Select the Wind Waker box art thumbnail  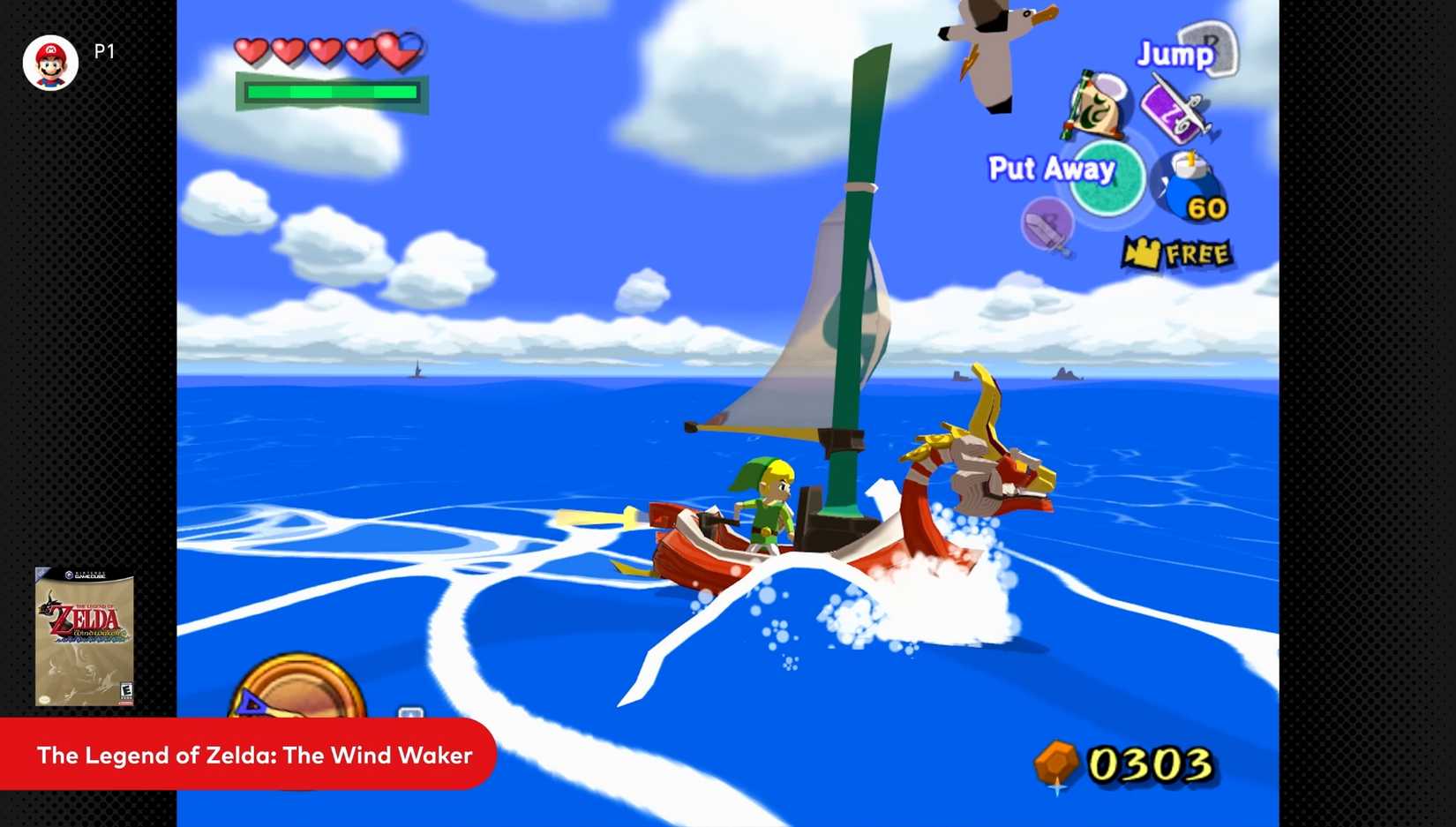tap(84, 637)
